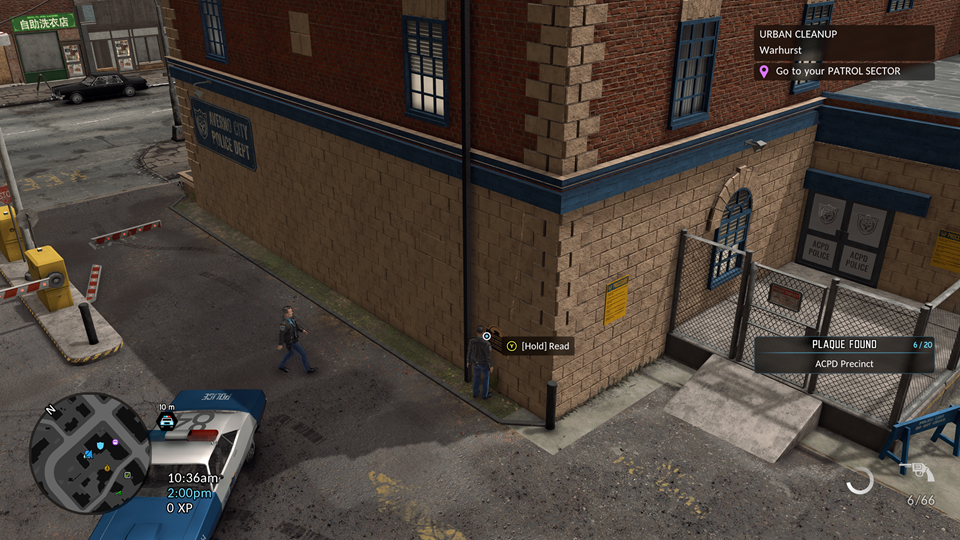Click the police car distance marker icon

[x=167, y=422]
